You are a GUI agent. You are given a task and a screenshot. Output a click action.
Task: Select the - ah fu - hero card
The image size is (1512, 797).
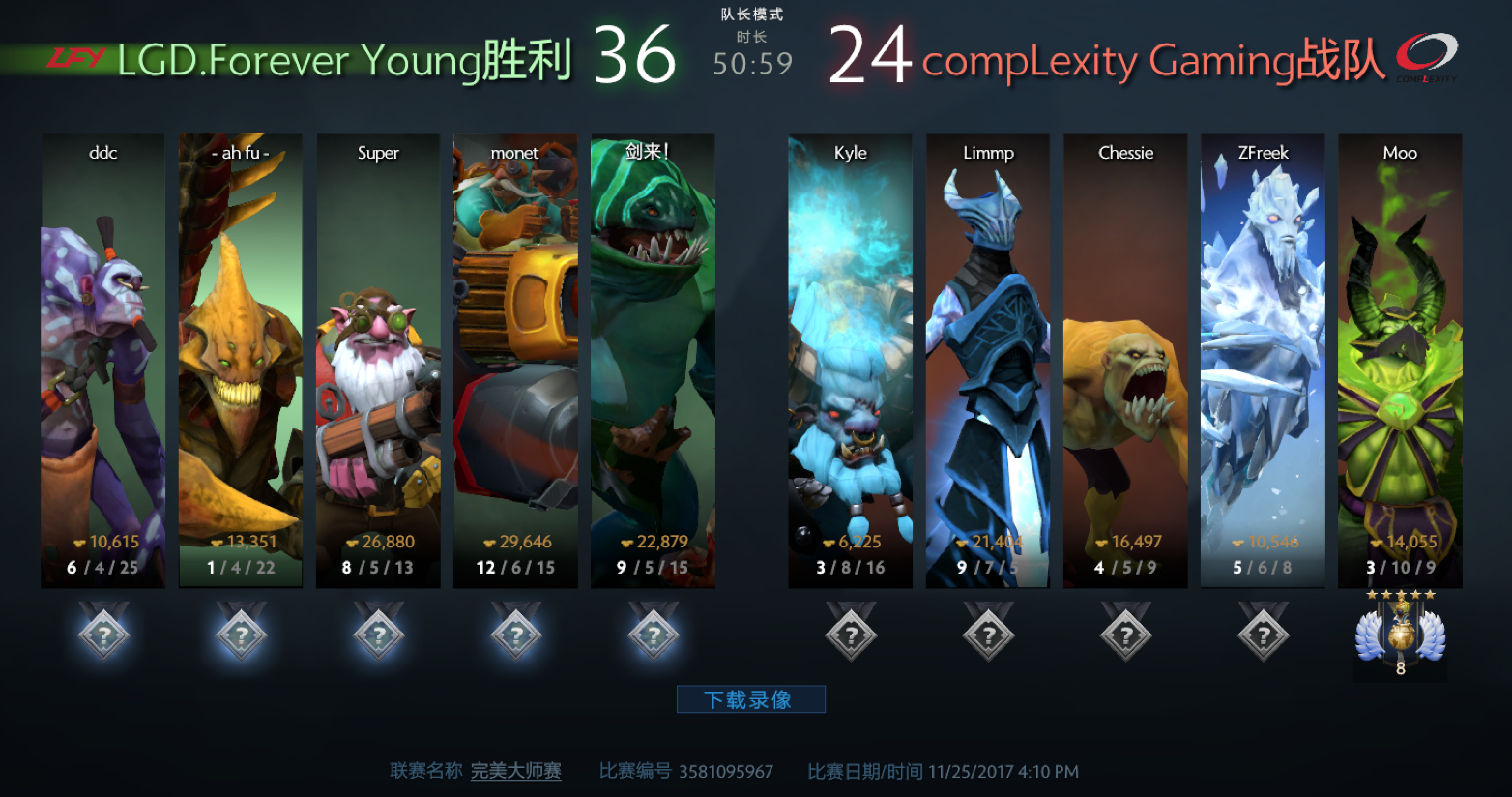pos(240,360)
